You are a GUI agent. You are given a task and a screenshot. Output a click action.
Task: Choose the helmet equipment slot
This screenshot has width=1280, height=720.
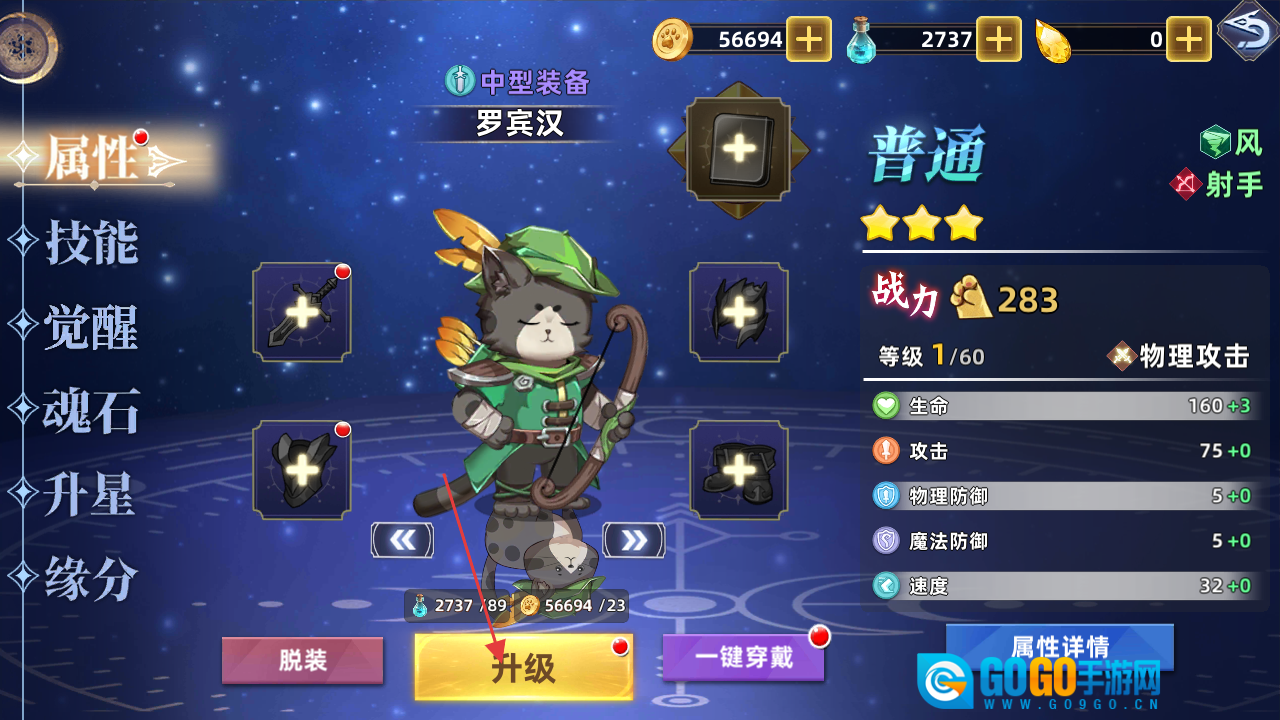tap(739, 312)
